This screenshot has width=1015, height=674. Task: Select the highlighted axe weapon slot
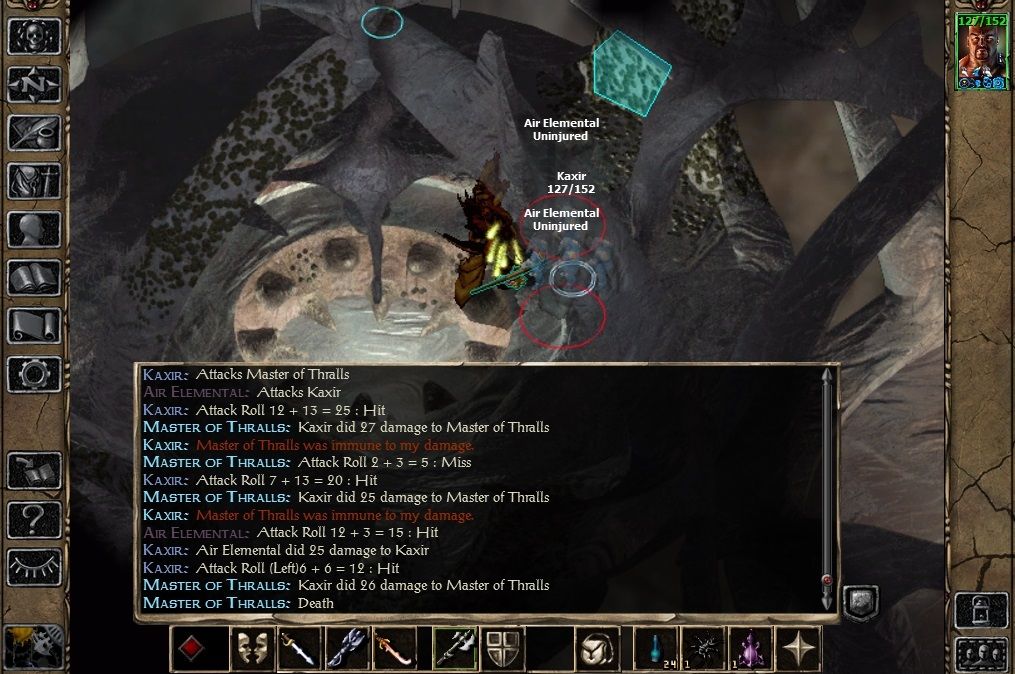[454, 649]
